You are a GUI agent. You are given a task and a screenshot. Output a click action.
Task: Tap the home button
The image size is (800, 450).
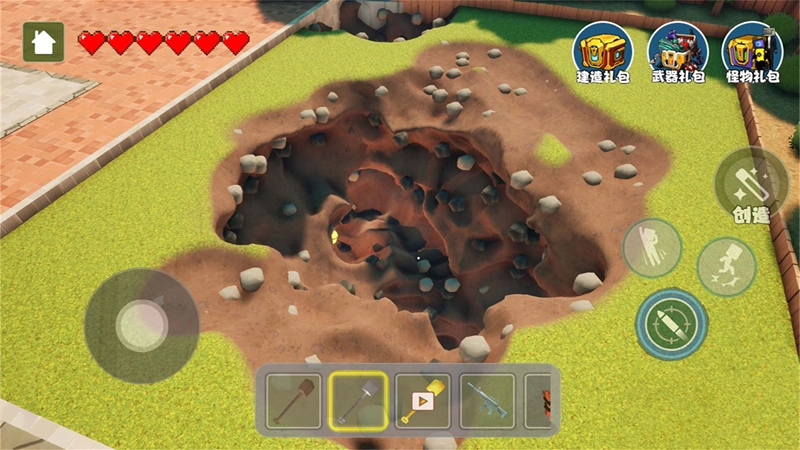coord(43,42)
